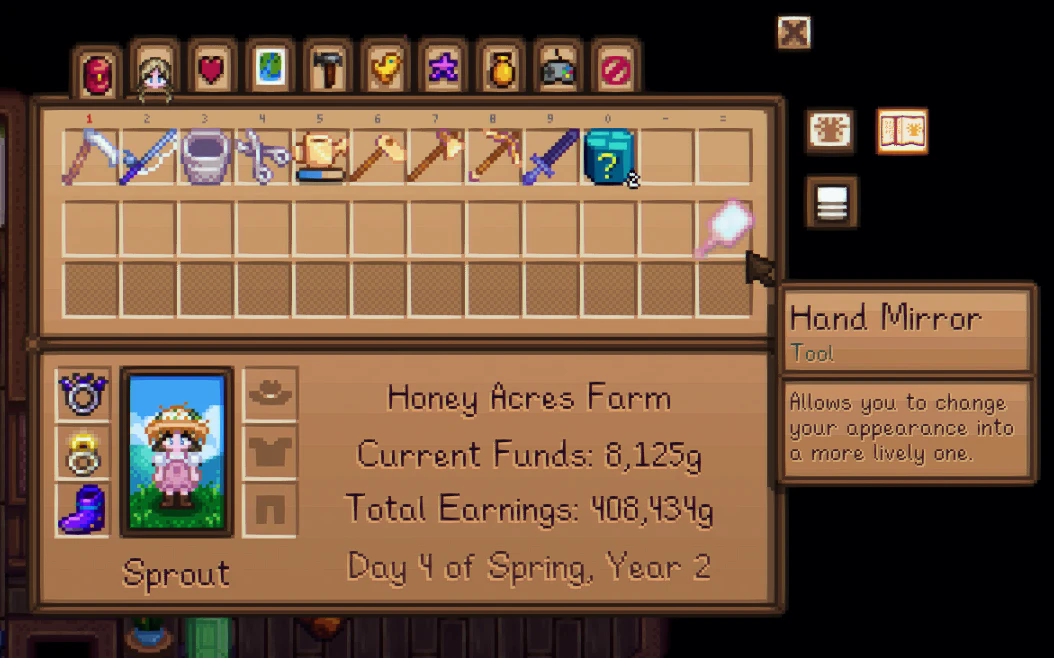Switch to the Animals chick tab
The width and height of the screenshot is (1054, 658).
[384, 70]
